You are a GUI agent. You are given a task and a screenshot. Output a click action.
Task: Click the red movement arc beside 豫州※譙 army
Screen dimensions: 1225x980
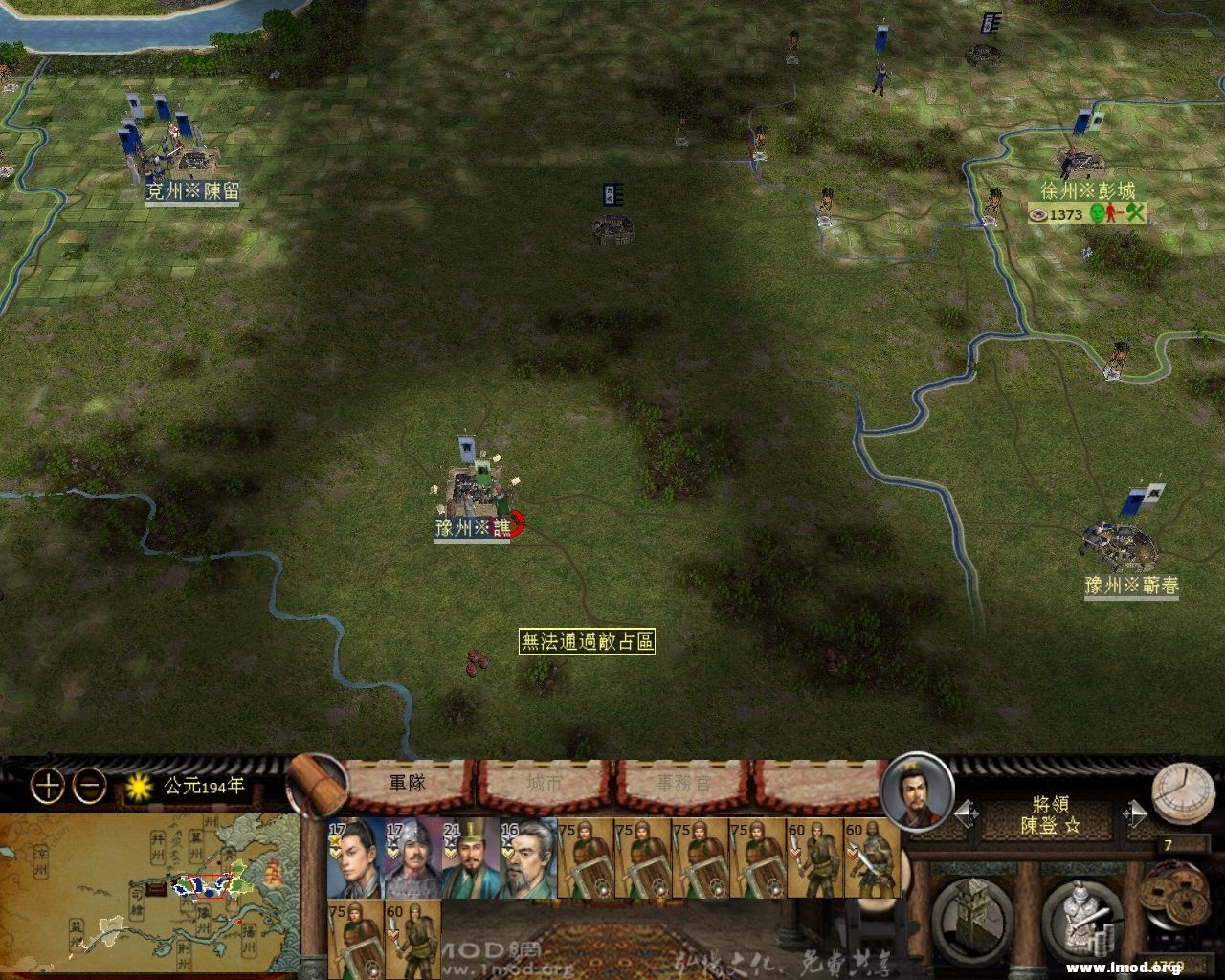517,523
